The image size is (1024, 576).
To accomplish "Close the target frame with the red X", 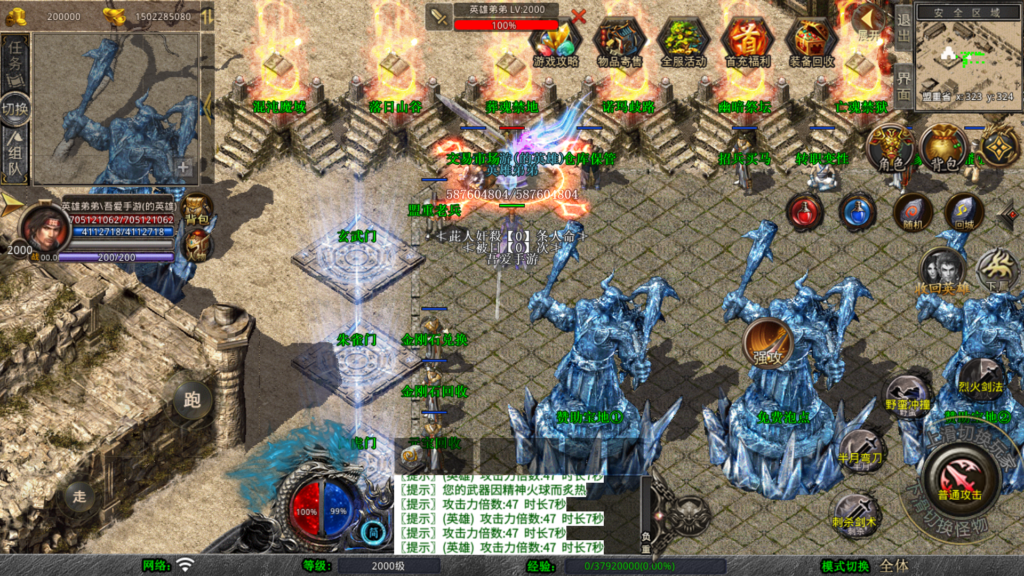I will pyautogui.click(x=578, y=16).
